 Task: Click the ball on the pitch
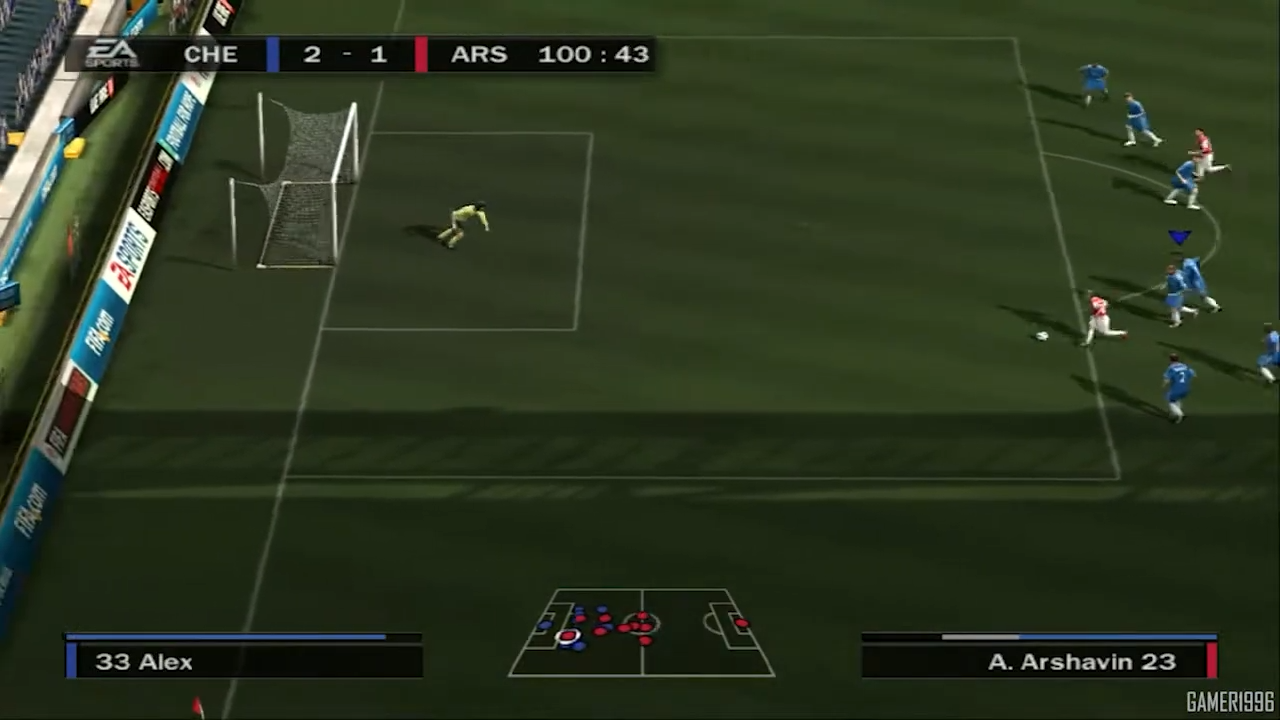(1041, 336)
